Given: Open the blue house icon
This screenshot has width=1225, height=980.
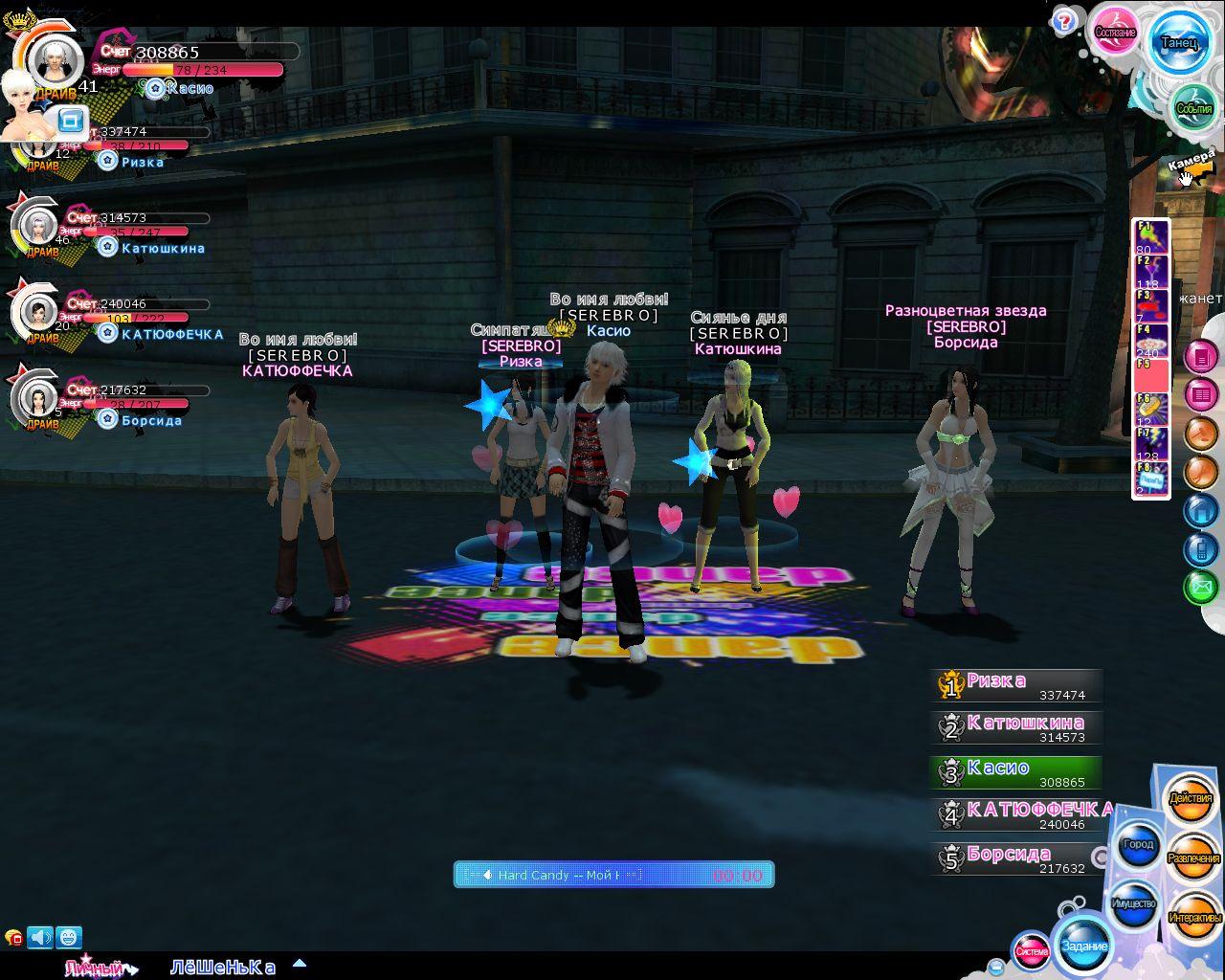Looking at the screenshot, I should point(1200,511).
